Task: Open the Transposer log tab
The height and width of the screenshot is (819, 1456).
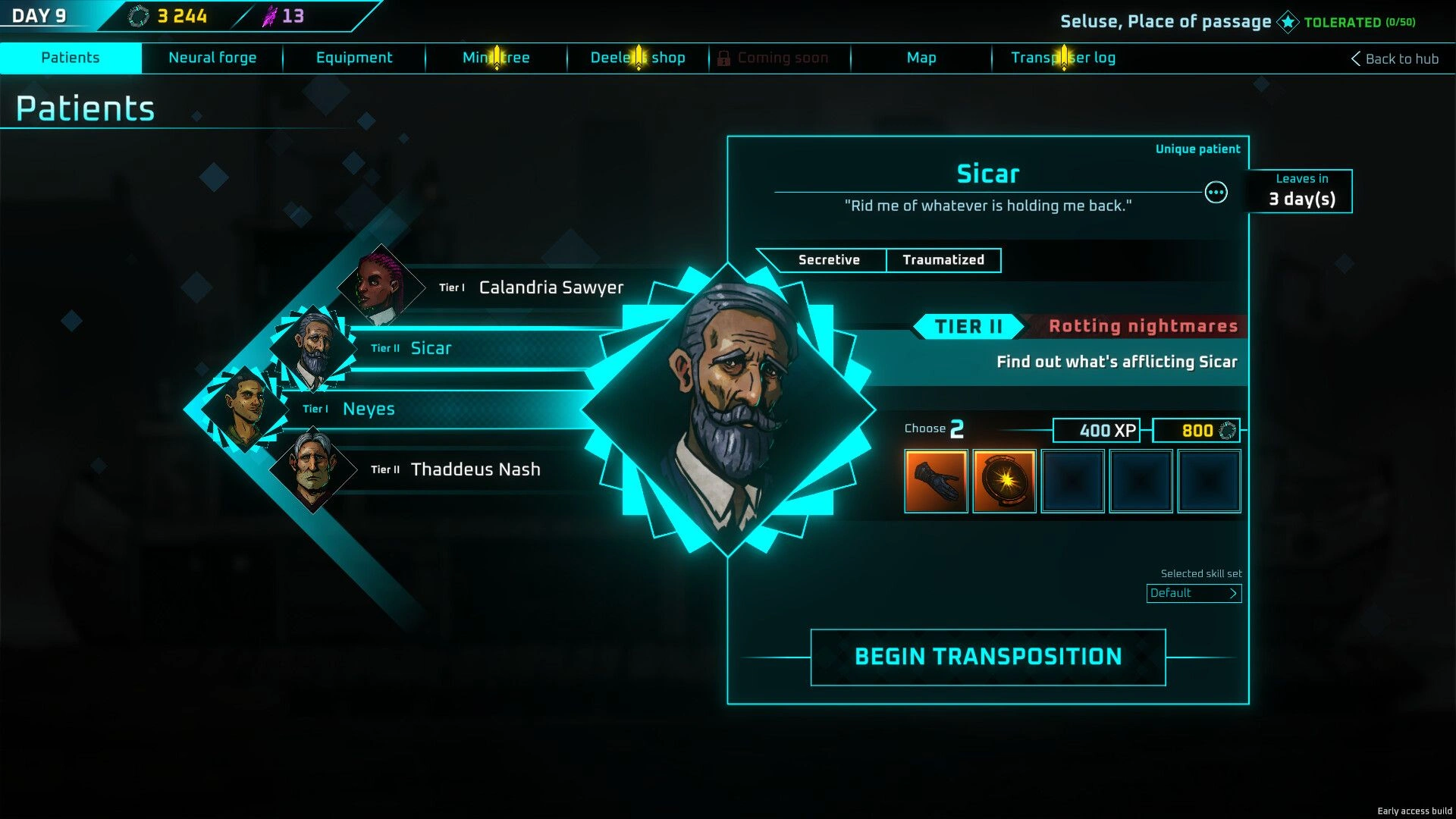Action: pos(1063,58)
